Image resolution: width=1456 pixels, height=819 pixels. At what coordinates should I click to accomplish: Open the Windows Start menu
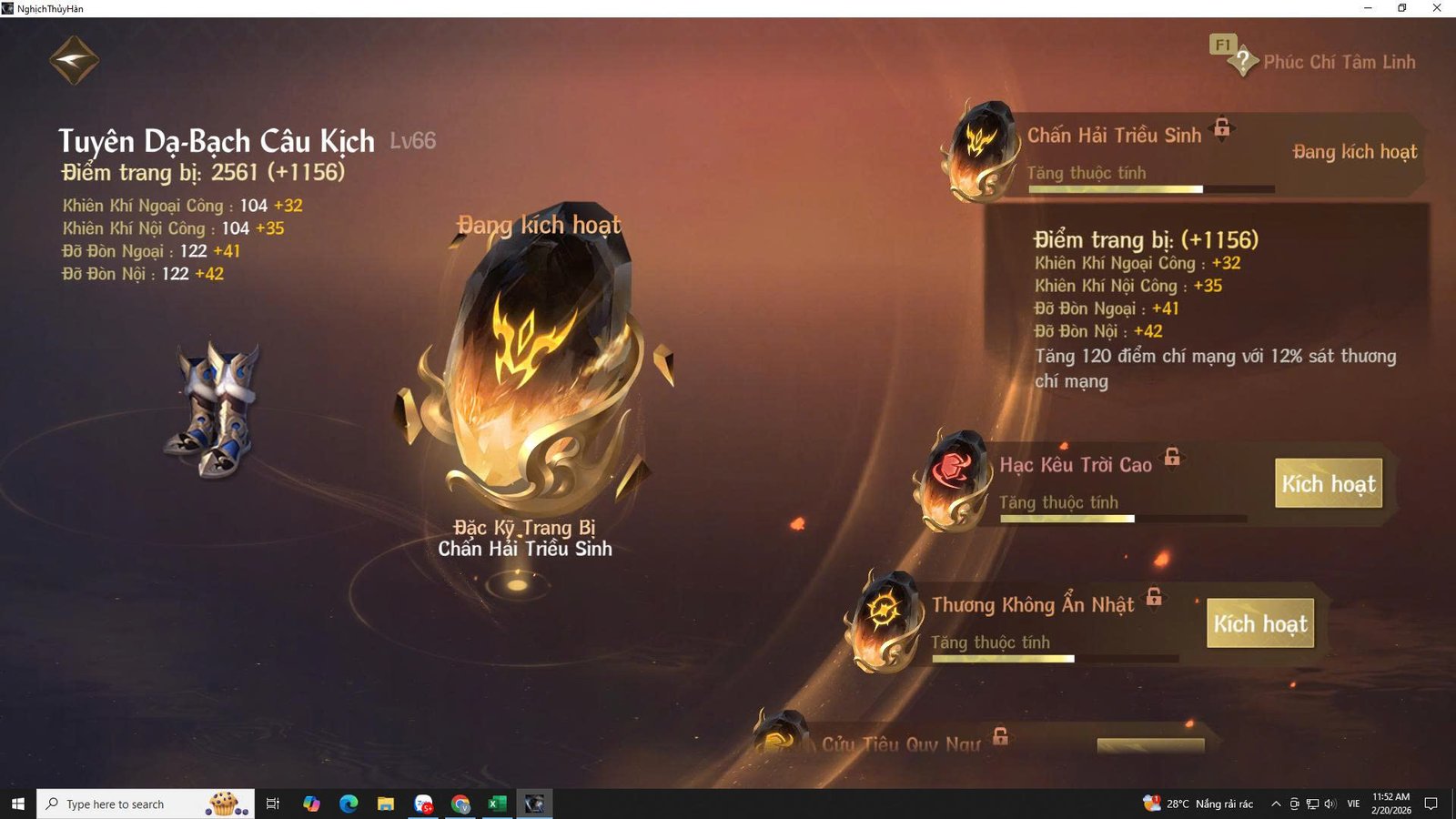[18, 804]
